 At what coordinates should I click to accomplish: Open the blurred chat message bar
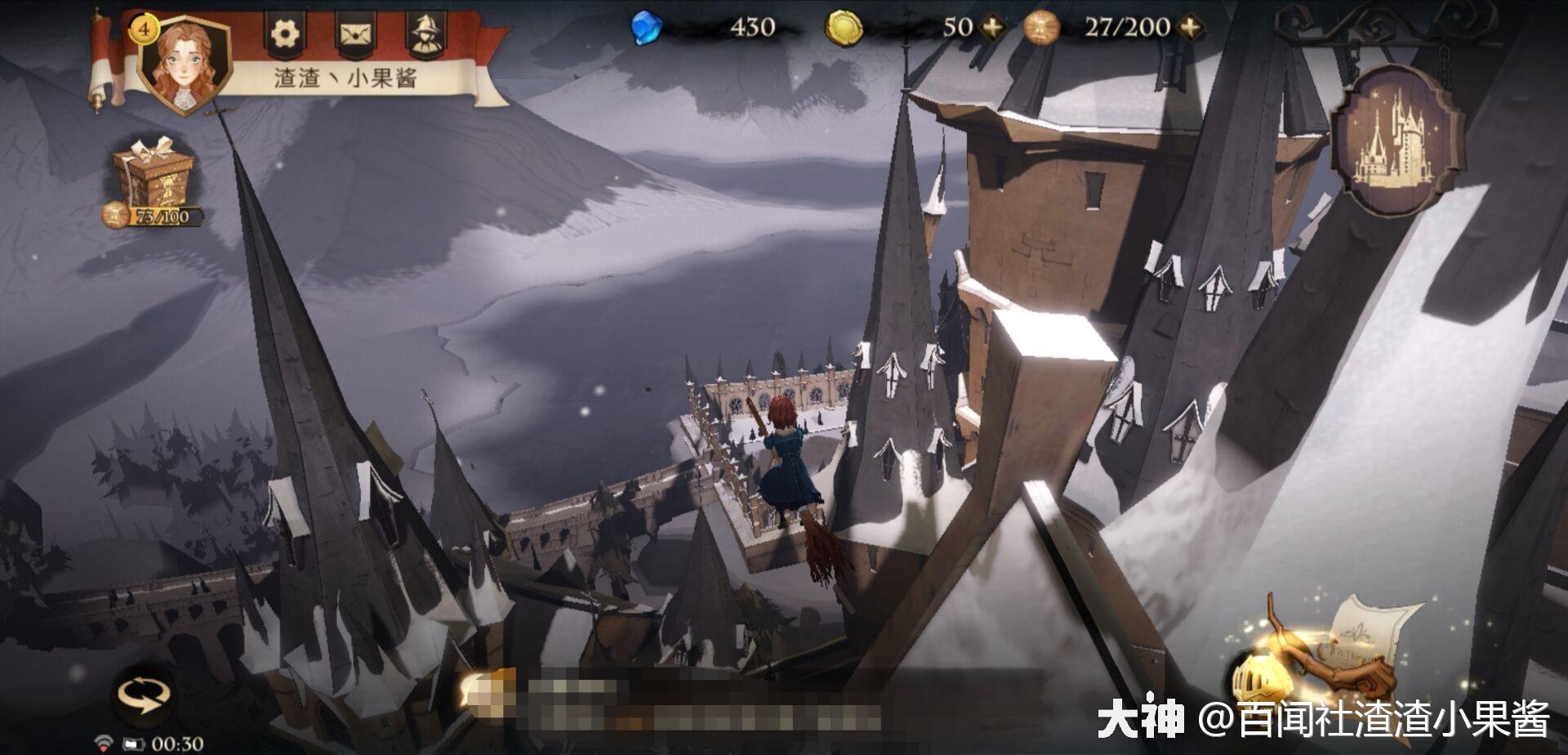pos(670,701)
